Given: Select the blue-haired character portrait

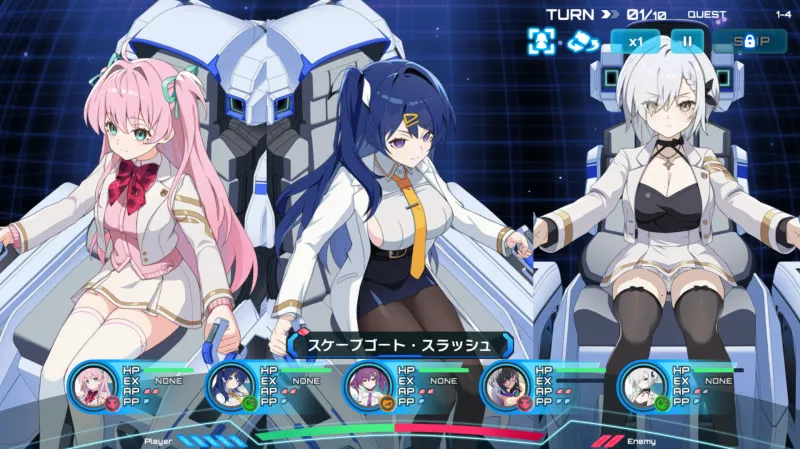Looking at the screenshot, I should pos(229,384).
